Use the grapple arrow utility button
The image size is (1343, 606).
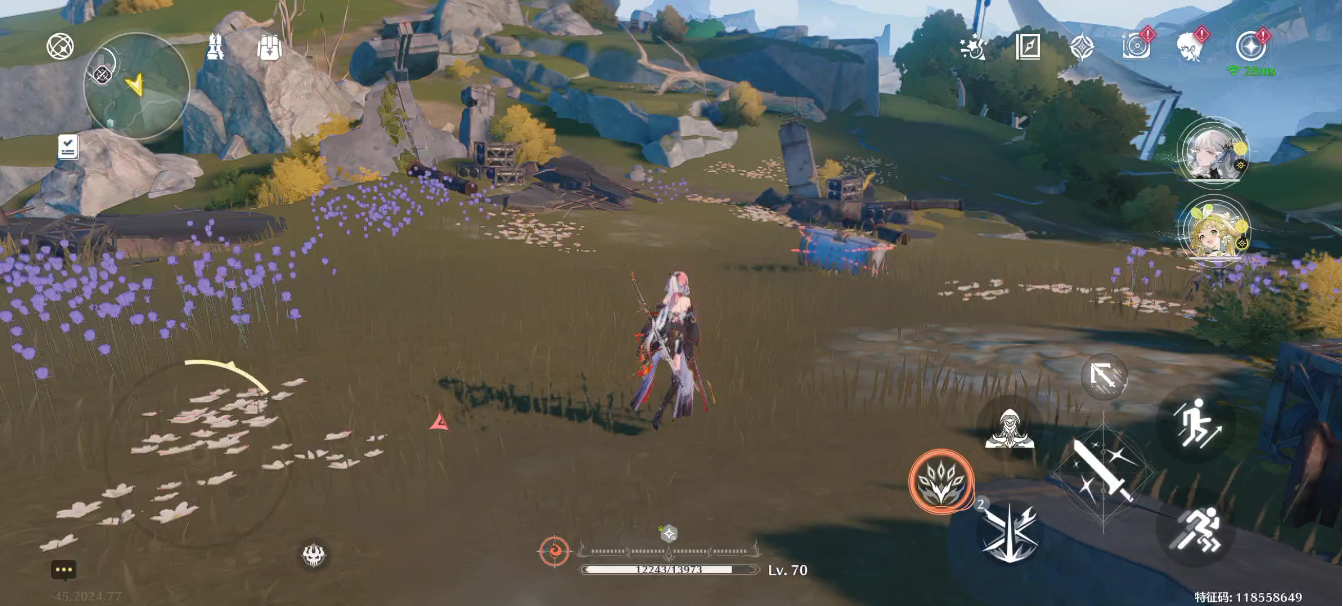[1104, 377]
